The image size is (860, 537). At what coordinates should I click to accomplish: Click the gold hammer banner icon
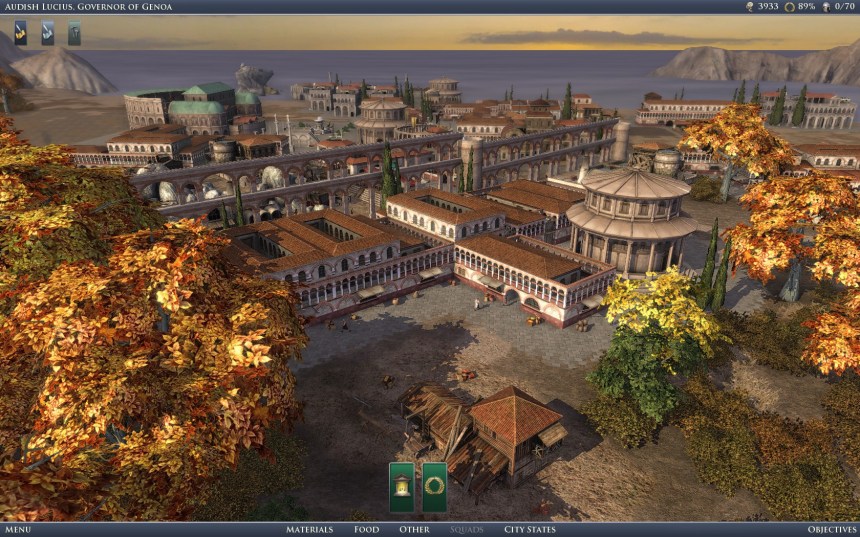coord(21,33)
